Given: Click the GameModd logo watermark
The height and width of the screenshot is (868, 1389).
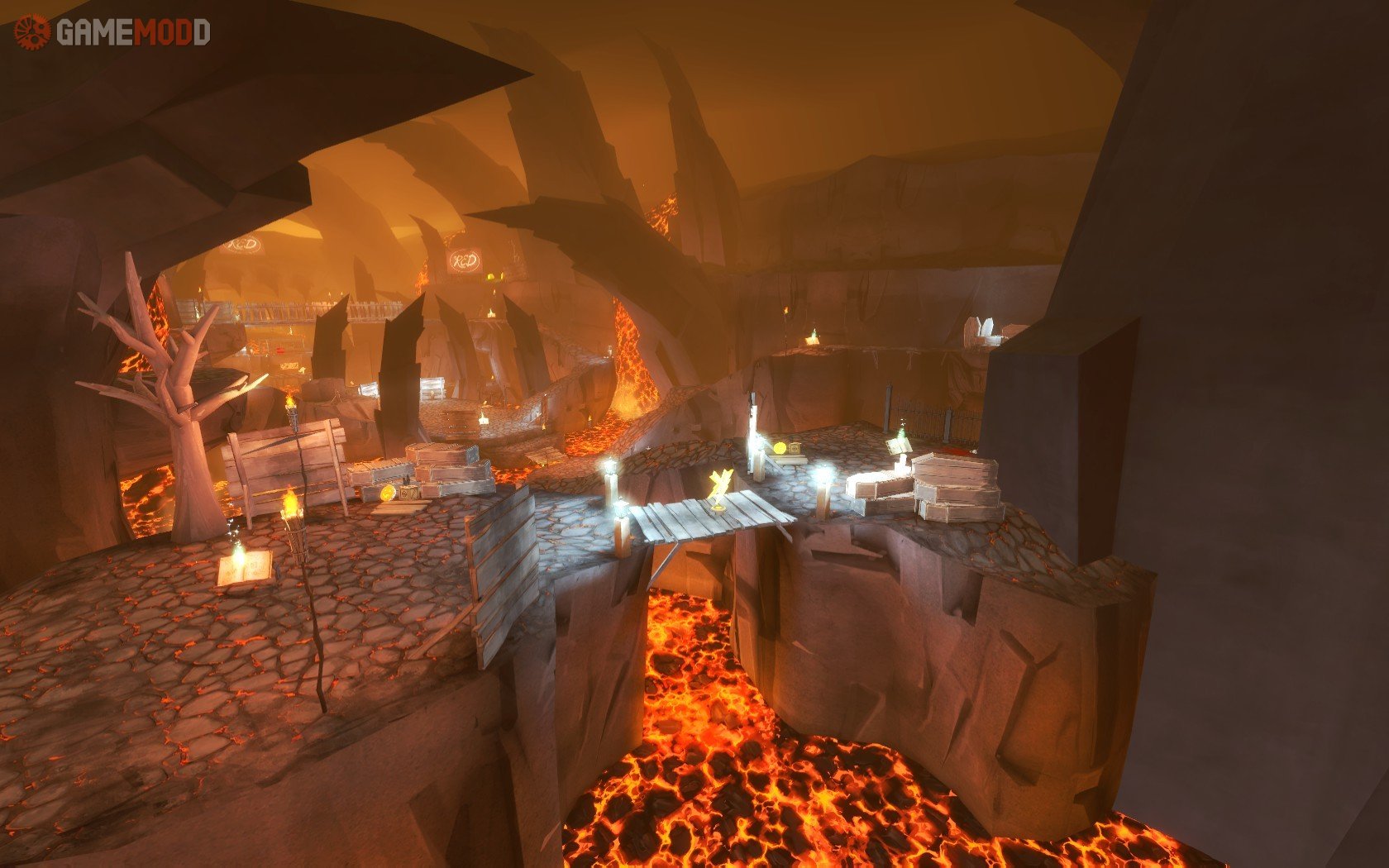Looking at the screenshot, I should click(112, 32).
